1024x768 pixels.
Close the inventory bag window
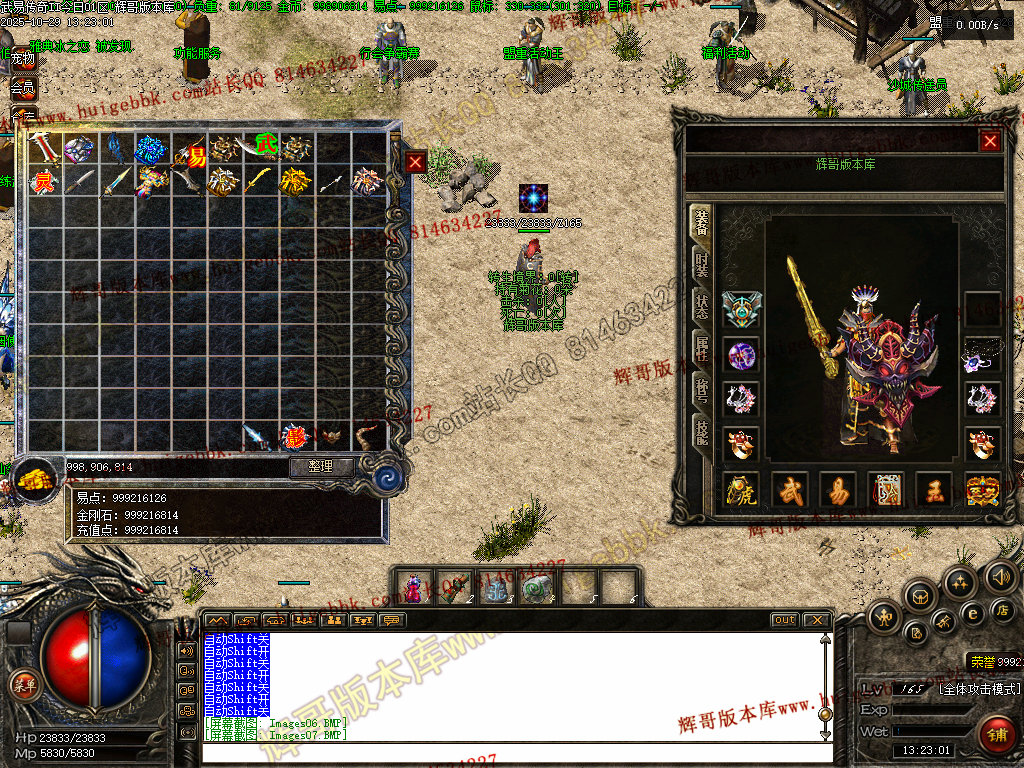point(416,161)
